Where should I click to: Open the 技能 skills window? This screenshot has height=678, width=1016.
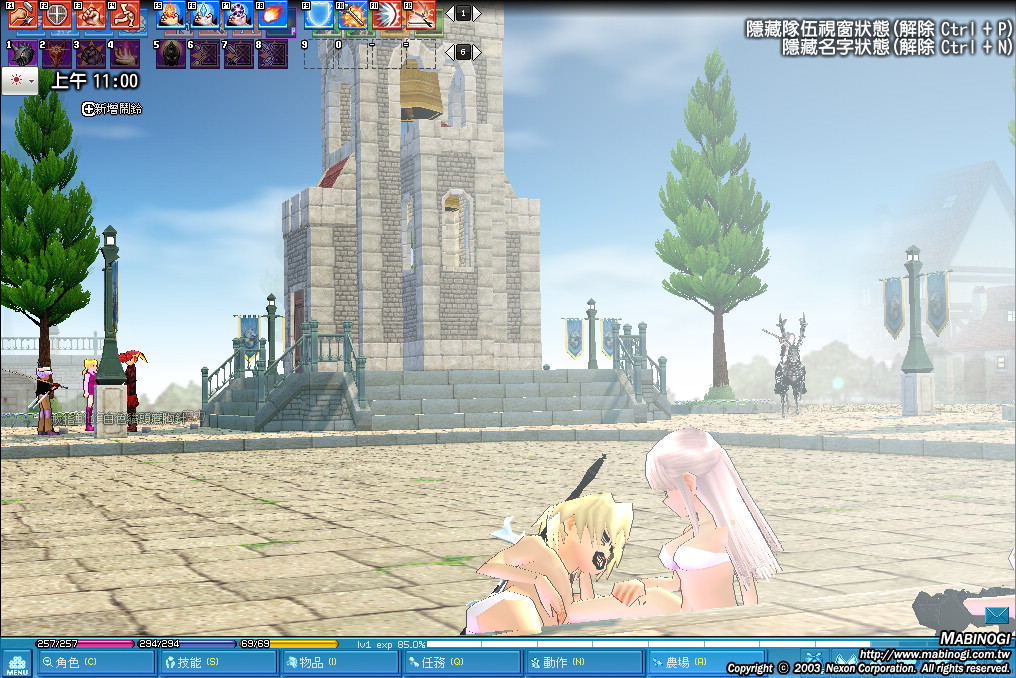pos(217,662)
